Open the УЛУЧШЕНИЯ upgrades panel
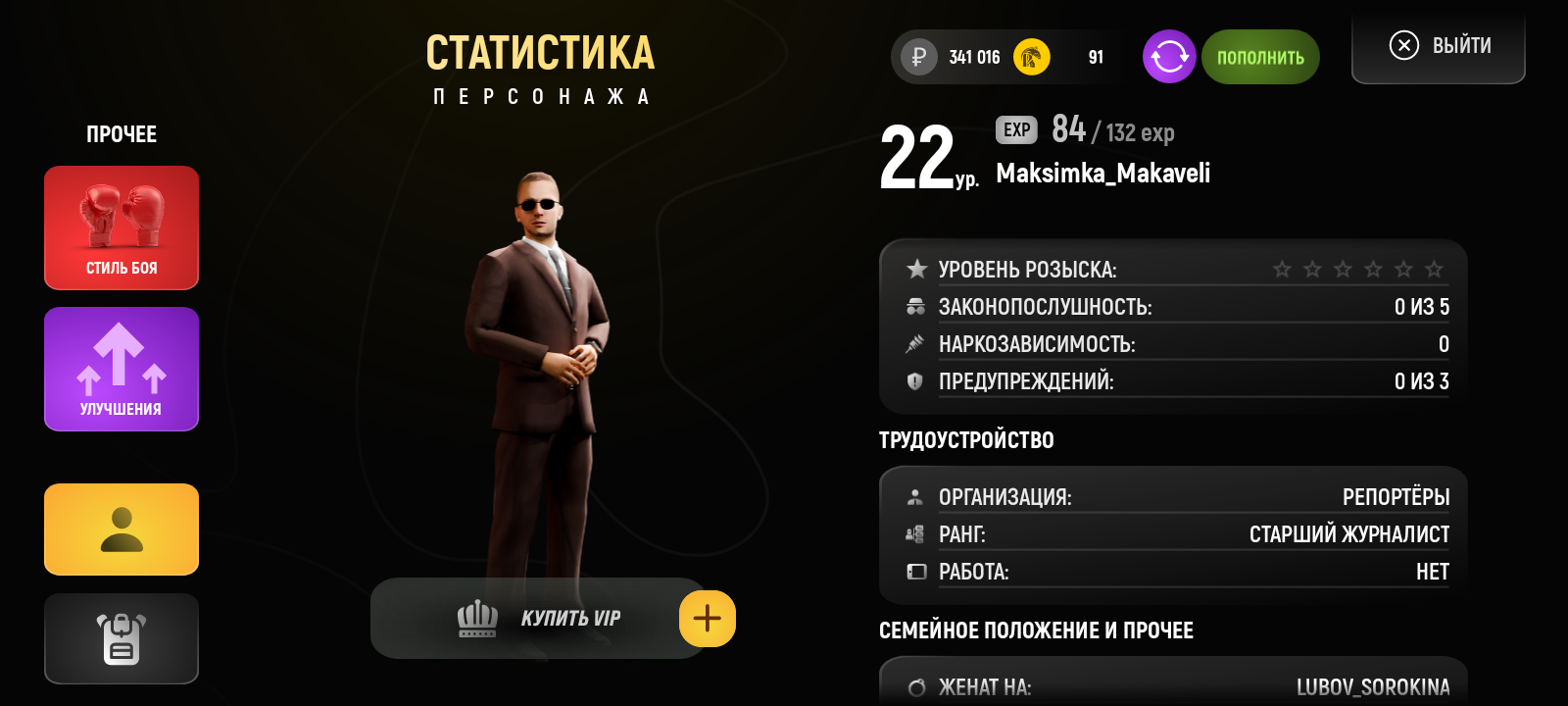The height and width of the screenshot is (706, 1568). pos(121,369)
